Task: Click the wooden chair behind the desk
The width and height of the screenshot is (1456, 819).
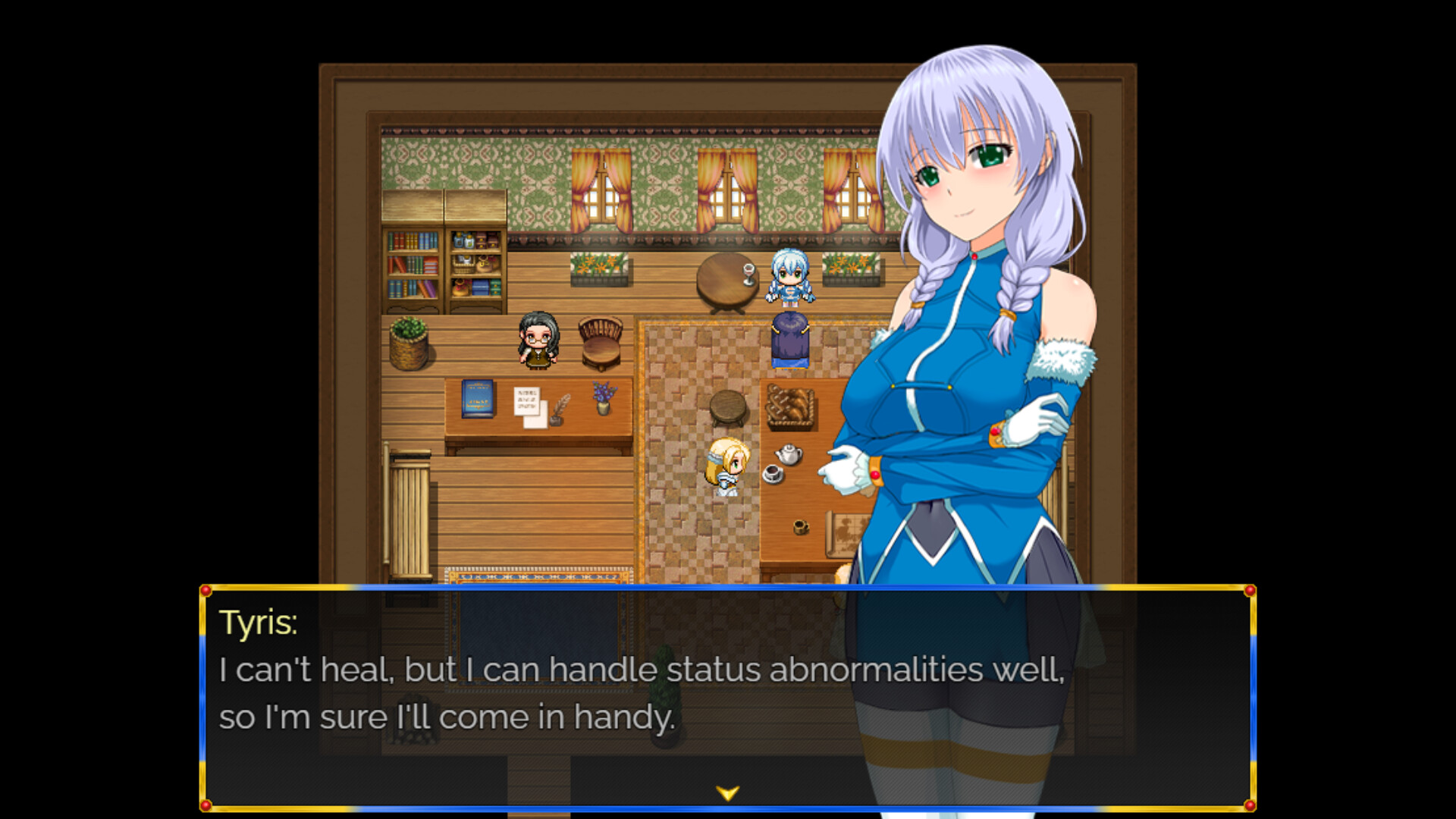Action: (599, 345)
